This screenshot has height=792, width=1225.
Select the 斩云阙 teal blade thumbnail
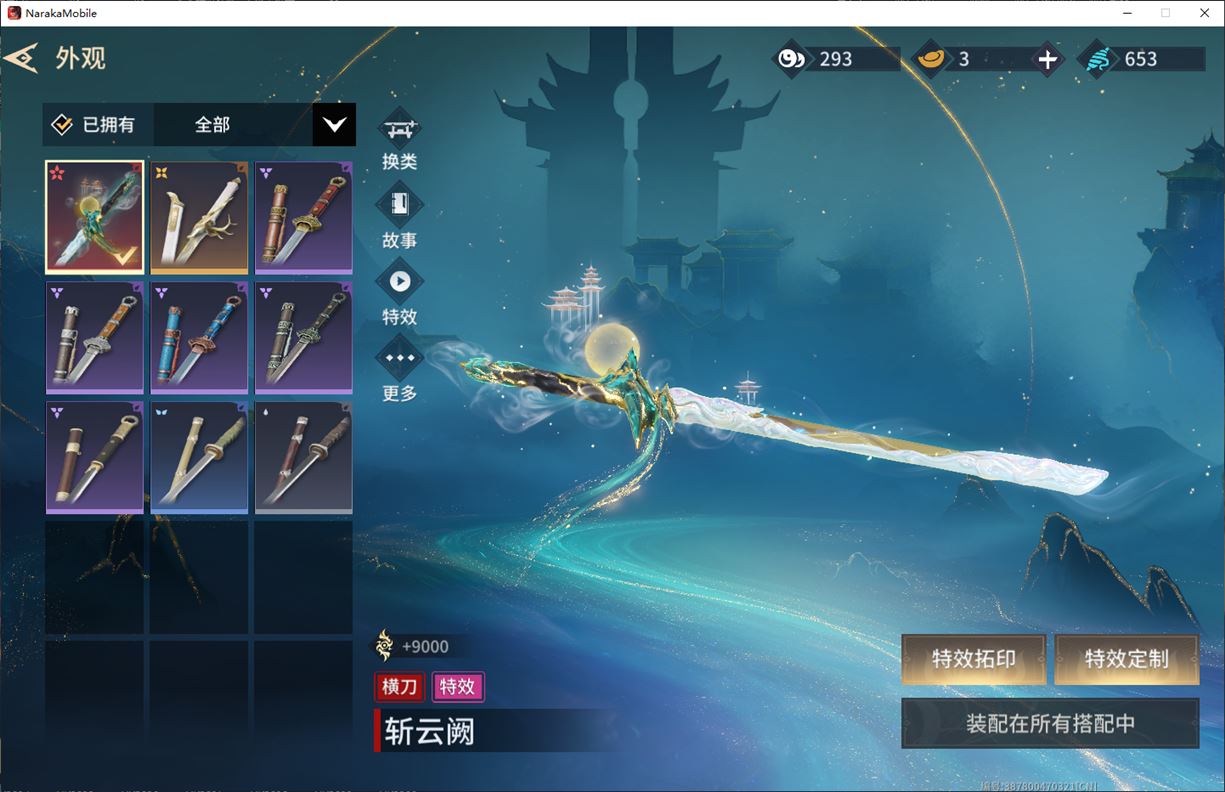95,217
